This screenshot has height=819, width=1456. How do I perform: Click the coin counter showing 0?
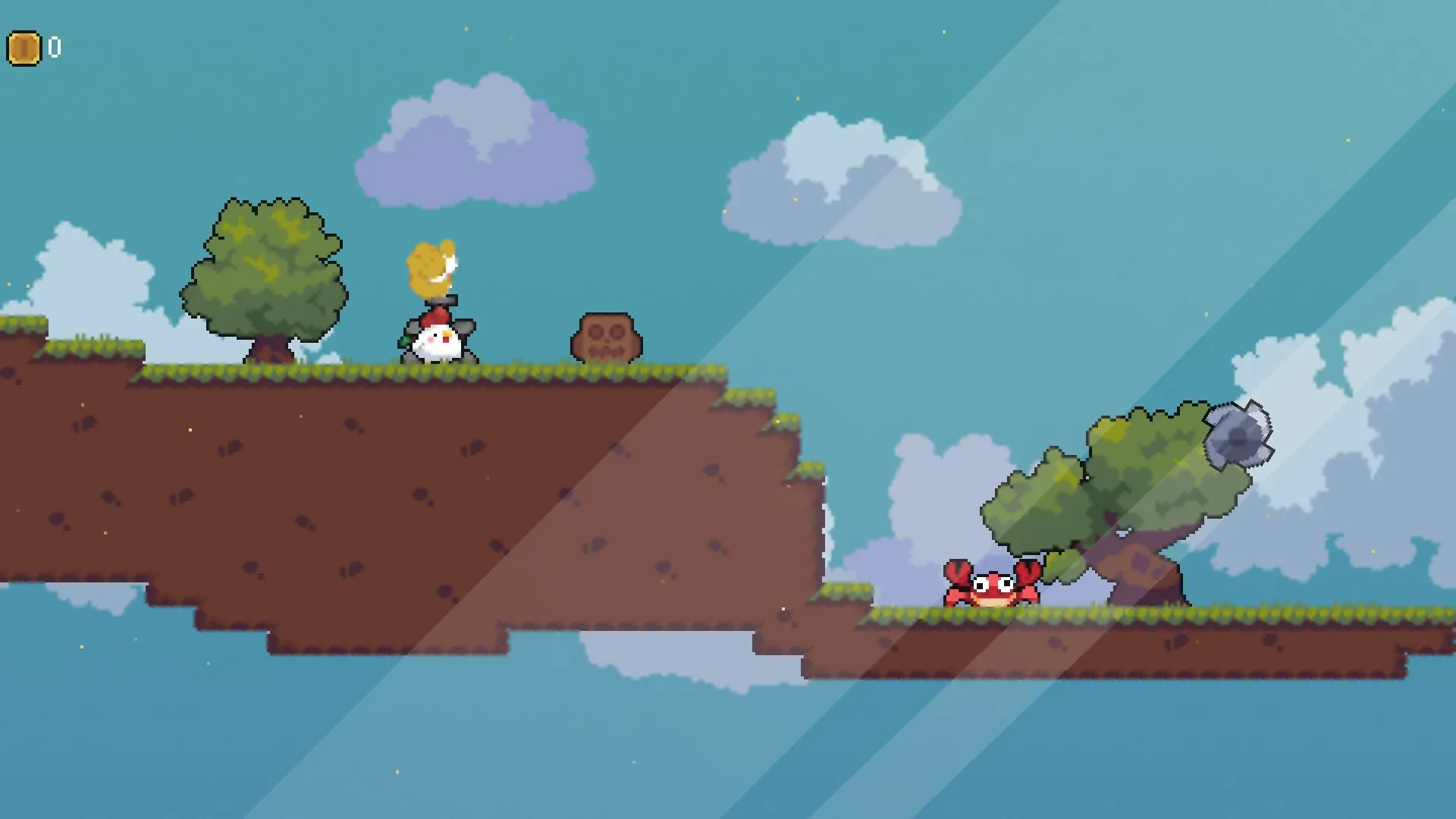coord(54,47)
